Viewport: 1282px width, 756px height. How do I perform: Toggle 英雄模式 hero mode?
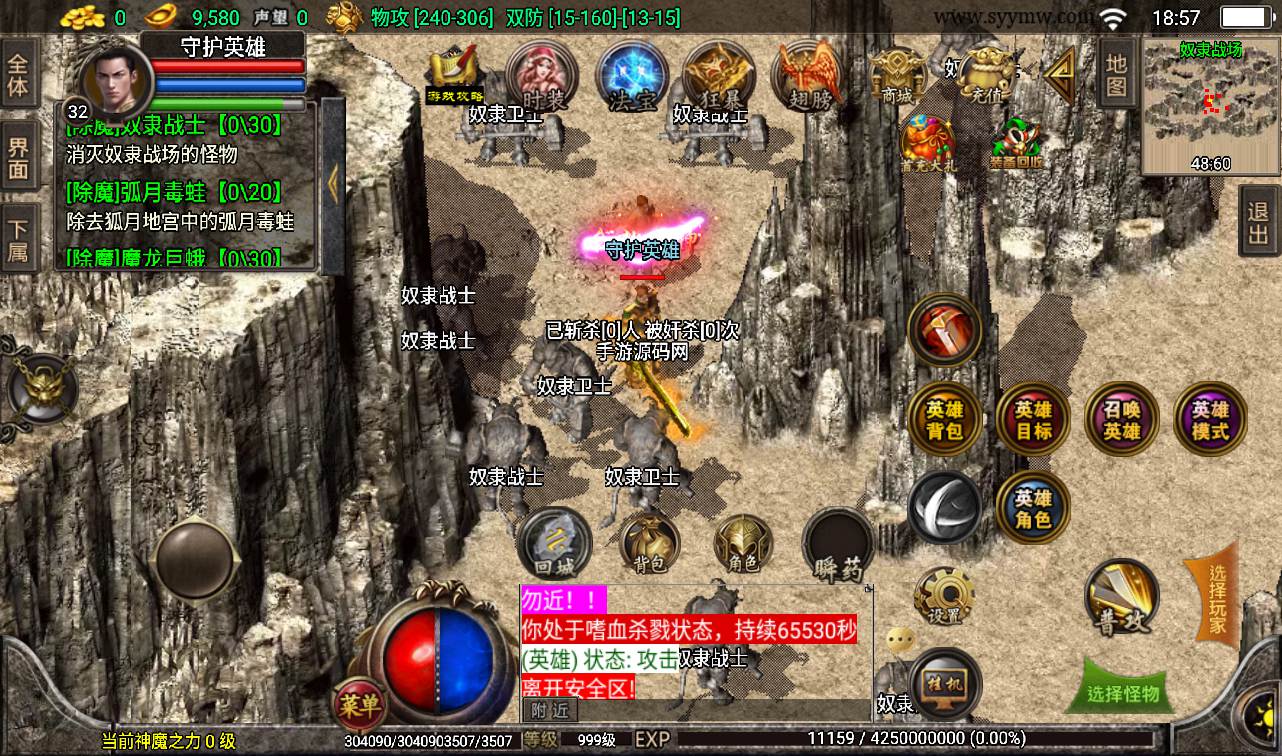1210,420
